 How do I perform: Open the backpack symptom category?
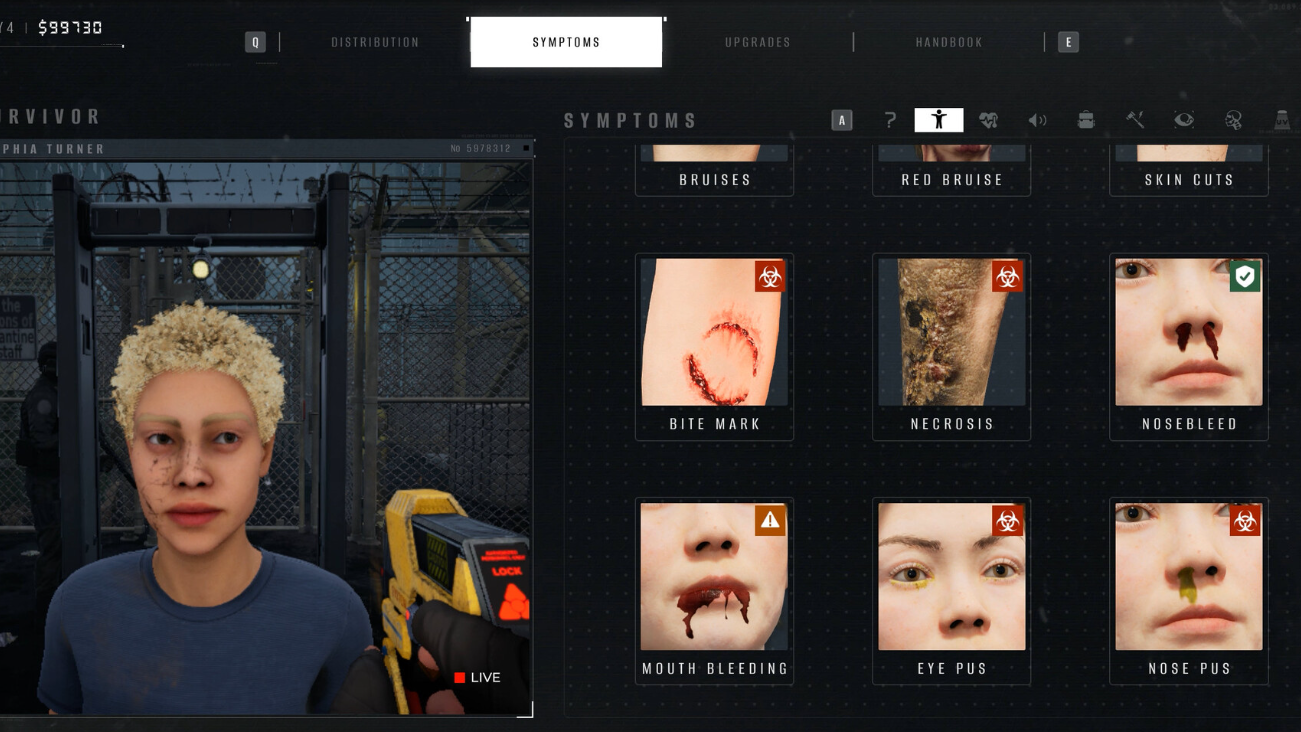[x=1086, y=120]
